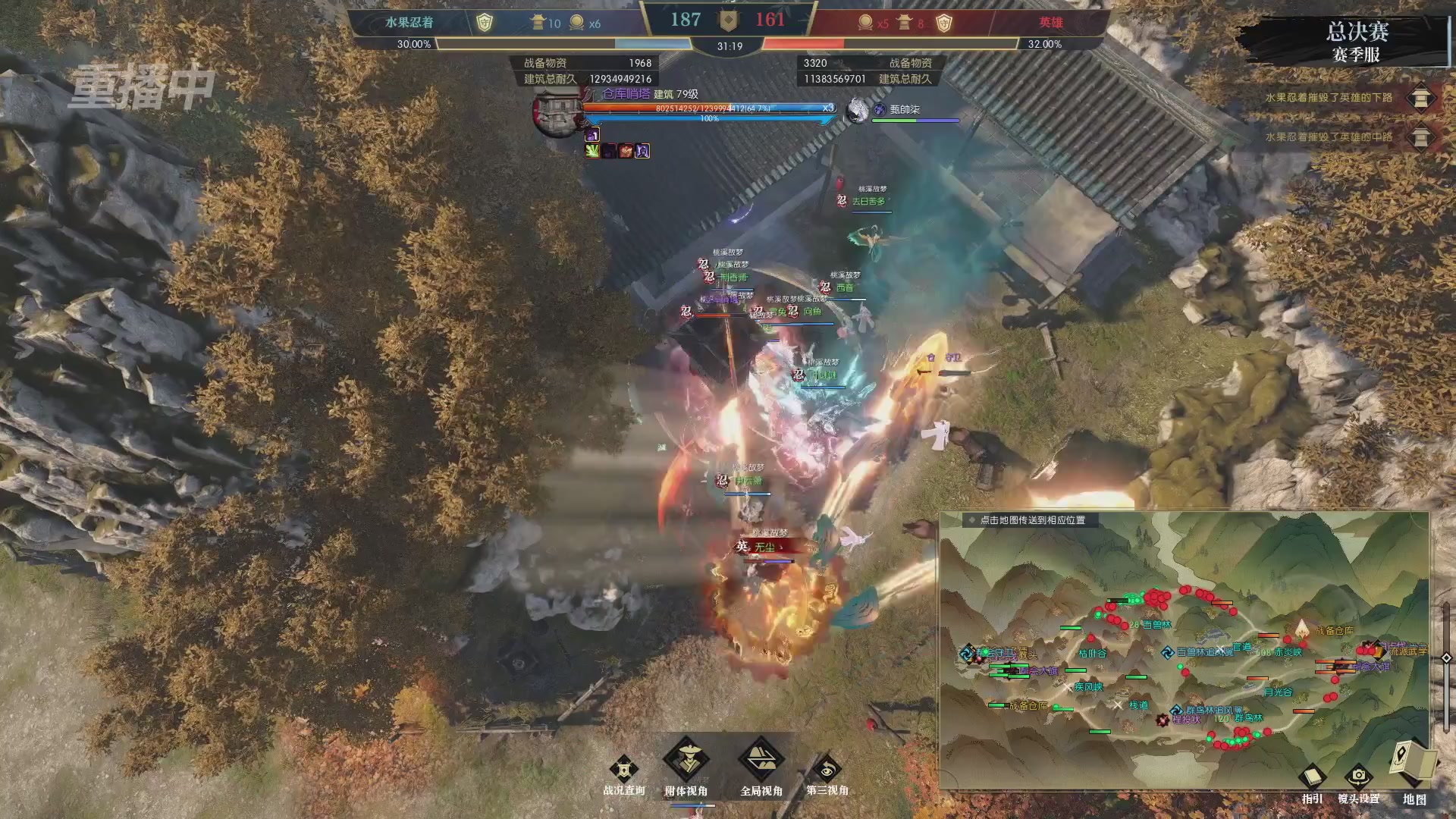Adjust the map zoom slider handle
Image resolution: width=1456 pixels, height=819 pixels.
click(x=1446, y=658)
